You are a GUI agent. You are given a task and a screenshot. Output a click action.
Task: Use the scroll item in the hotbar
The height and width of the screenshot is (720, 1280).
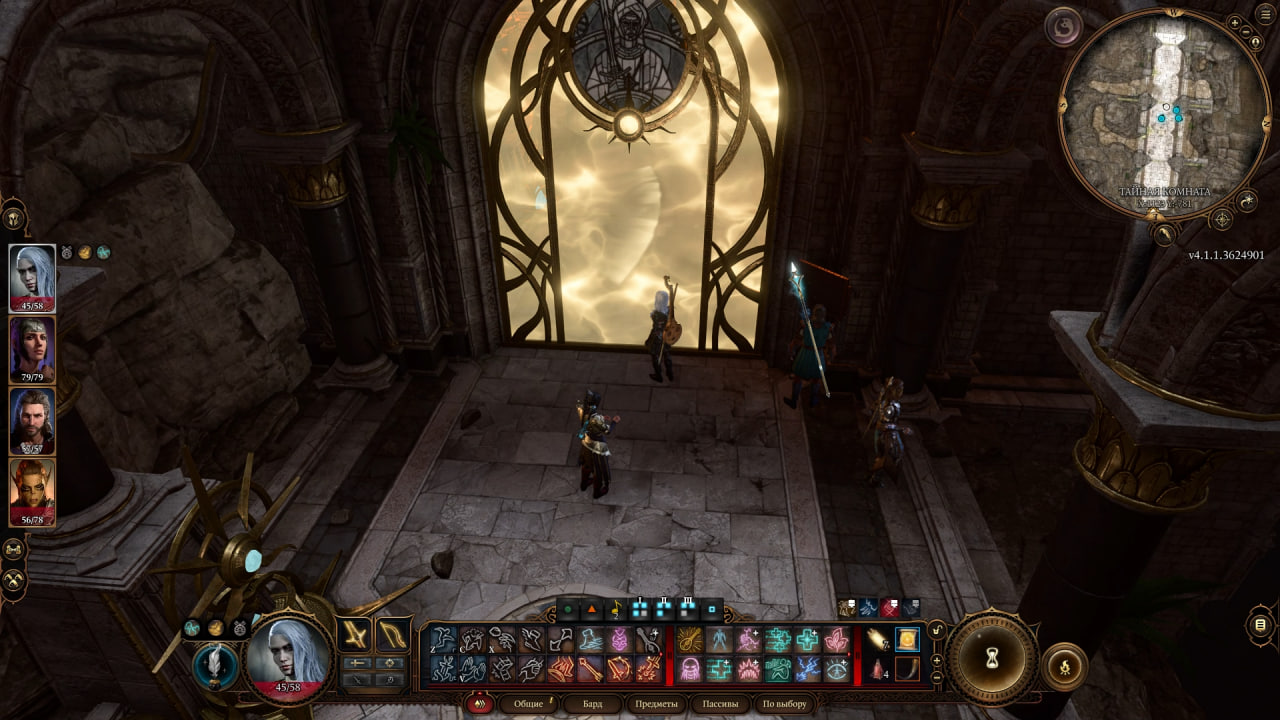click(907, 639)
